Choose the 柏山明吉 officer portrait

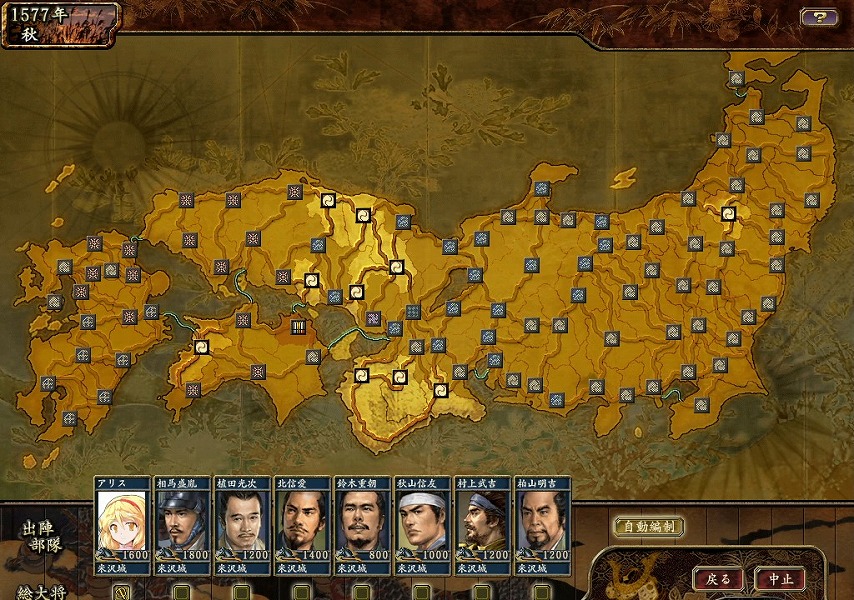(542, 520)
